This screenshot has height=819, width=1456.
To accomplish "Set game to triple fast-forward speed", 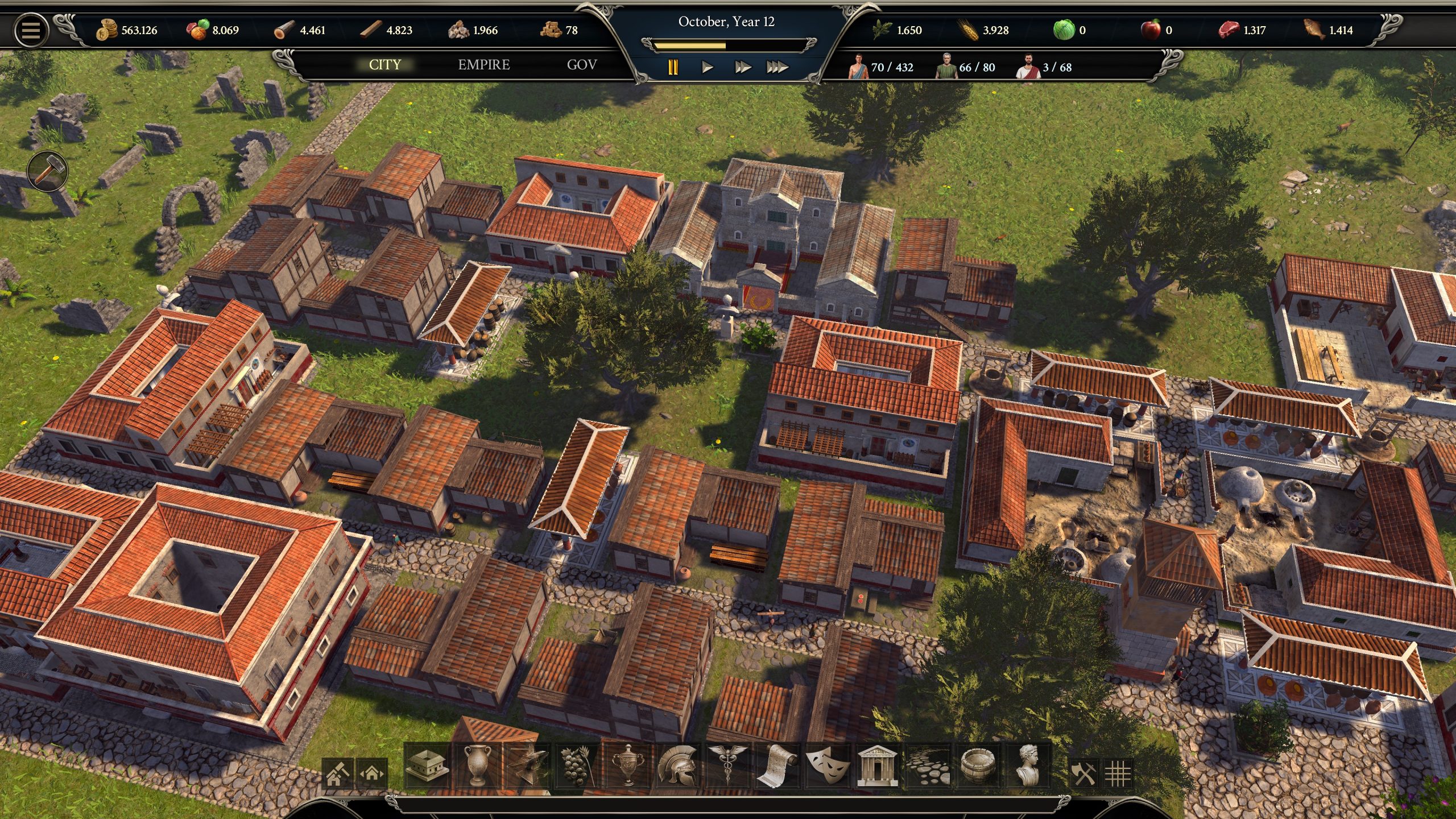I will 777,68.
